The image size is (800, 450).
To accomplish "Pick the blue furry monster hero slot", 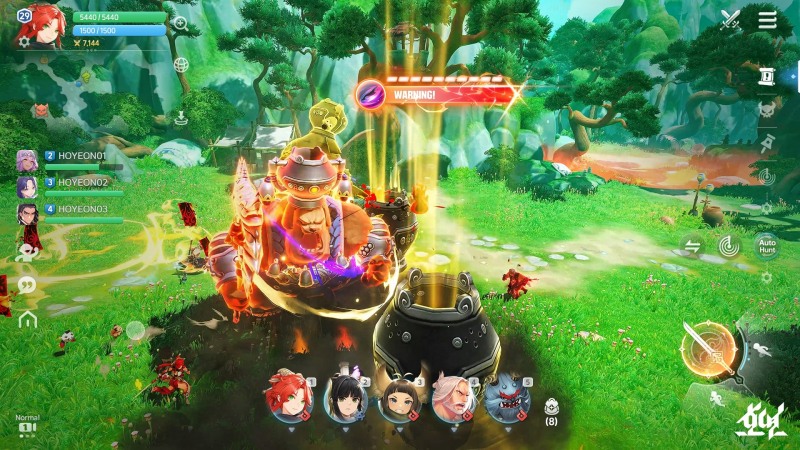I will 506,398.
